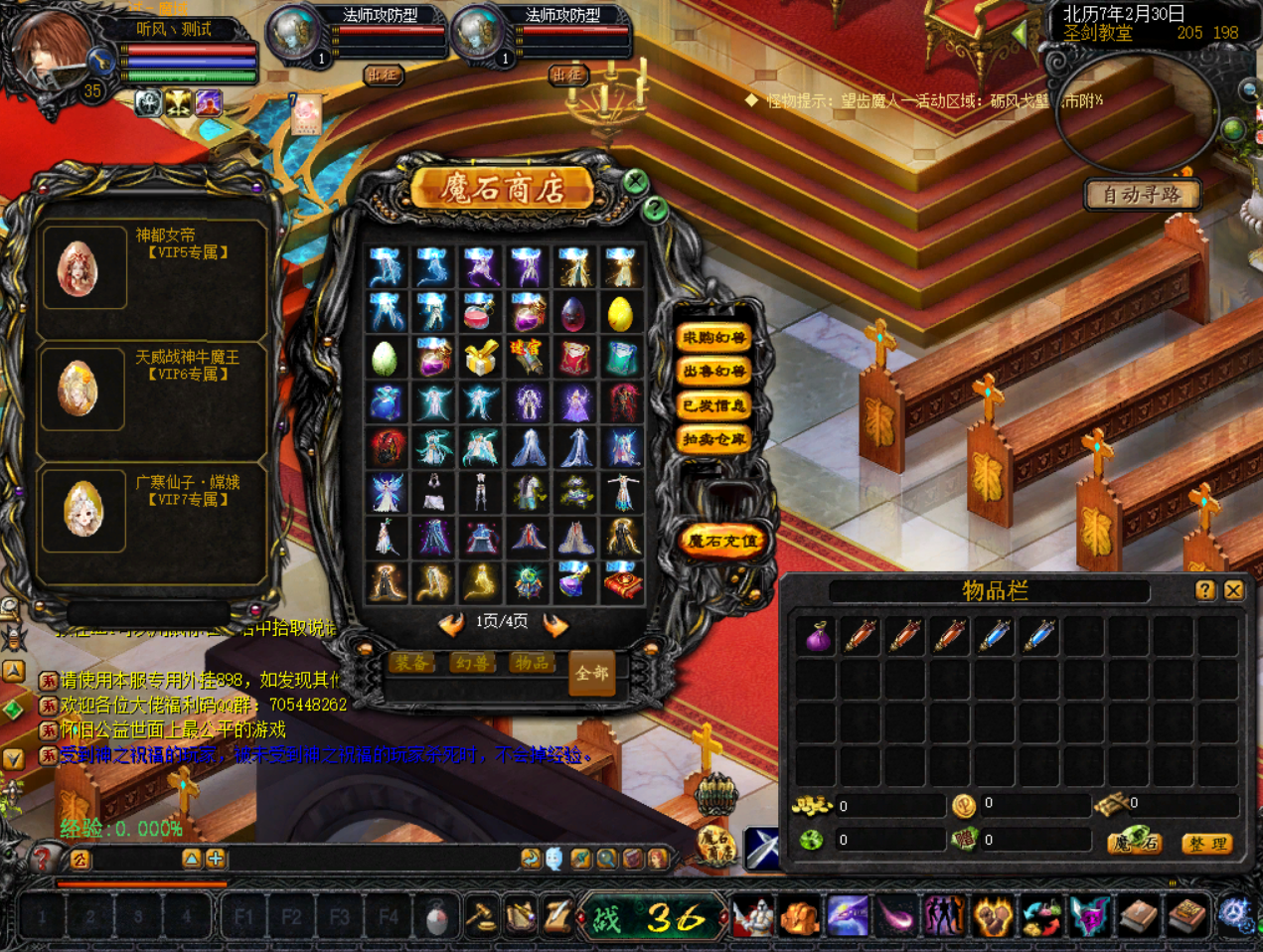Switch to the 装备 equipment tab
Screen dimensions: 1263x952
point(411,663)
